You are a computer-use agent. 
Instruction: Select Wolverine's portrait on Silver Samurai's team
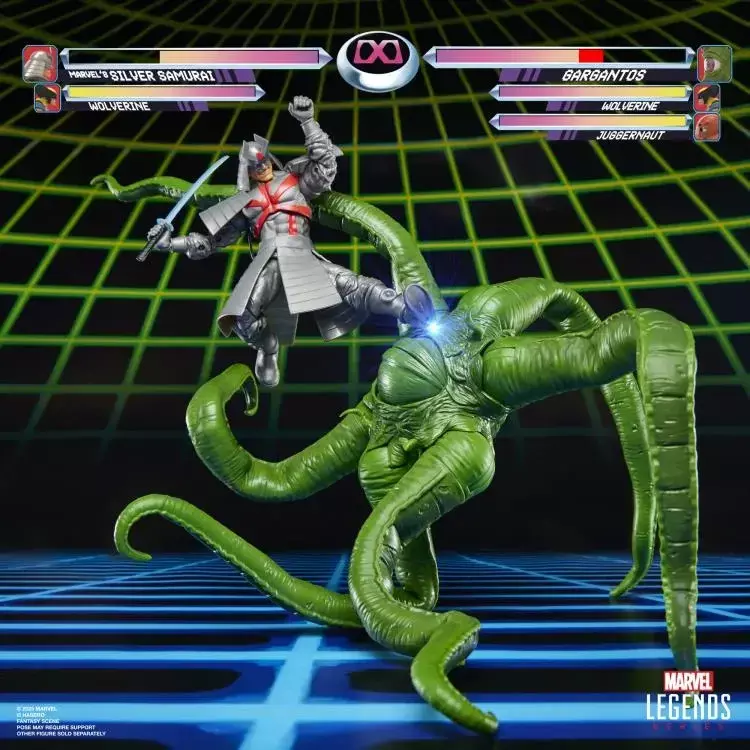point(46,98)
